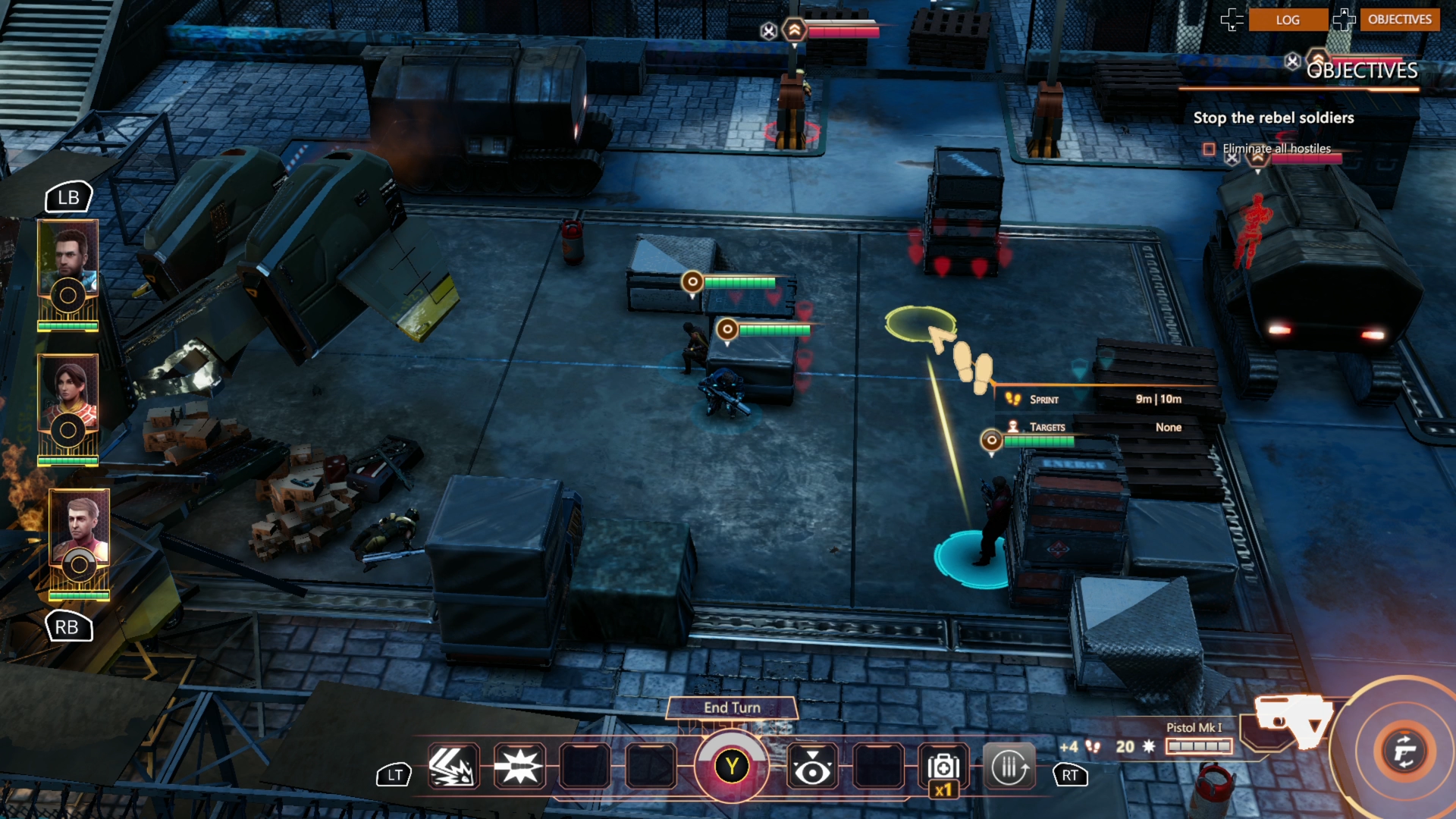This screenshot has width=1456, height=819.
Task: Swap weapon using the pistol switch button
Action: pyautogui.click(x=1404, y=752)
